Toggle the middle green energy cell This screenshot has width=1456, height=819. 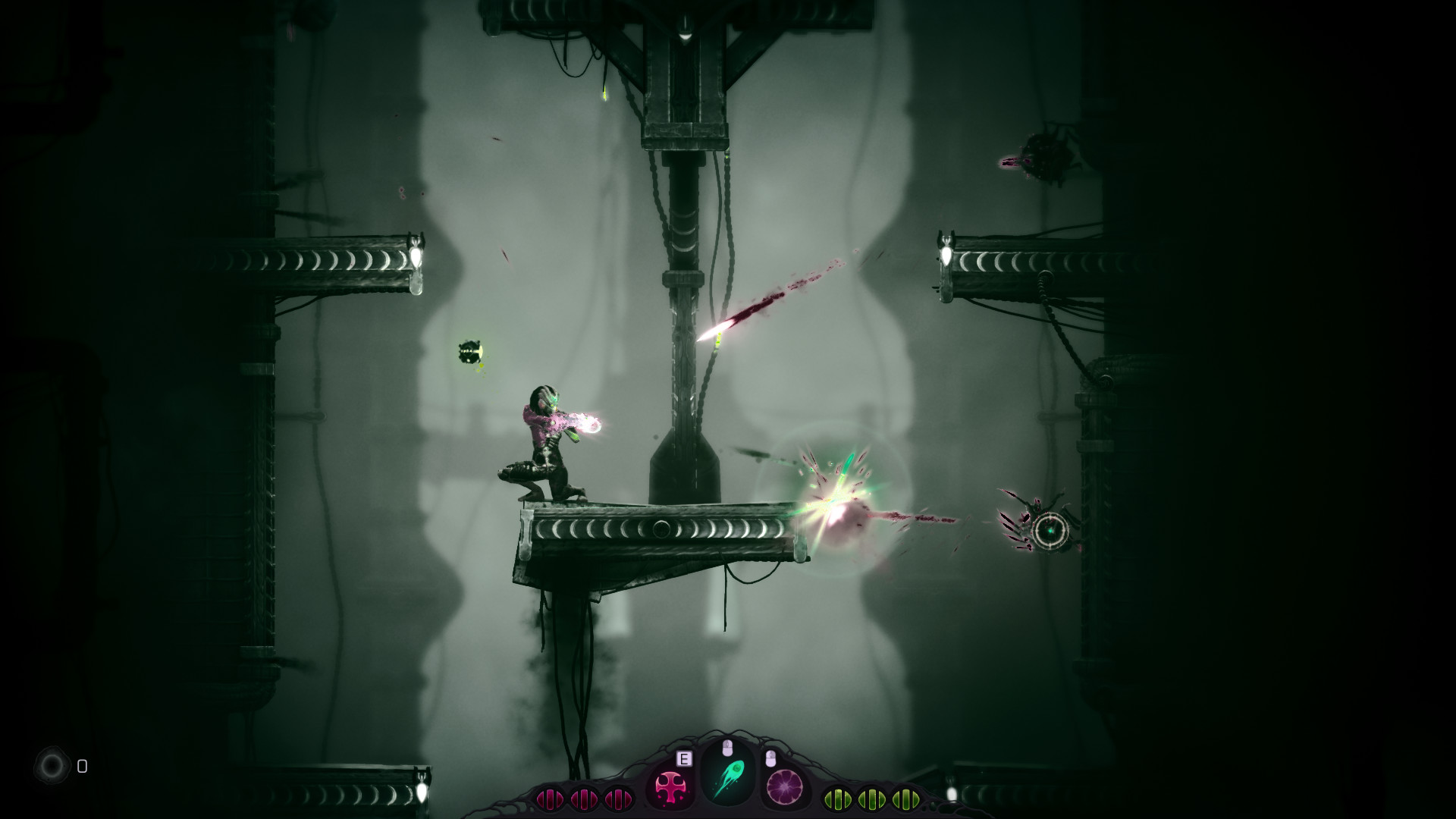coord(871,798)
